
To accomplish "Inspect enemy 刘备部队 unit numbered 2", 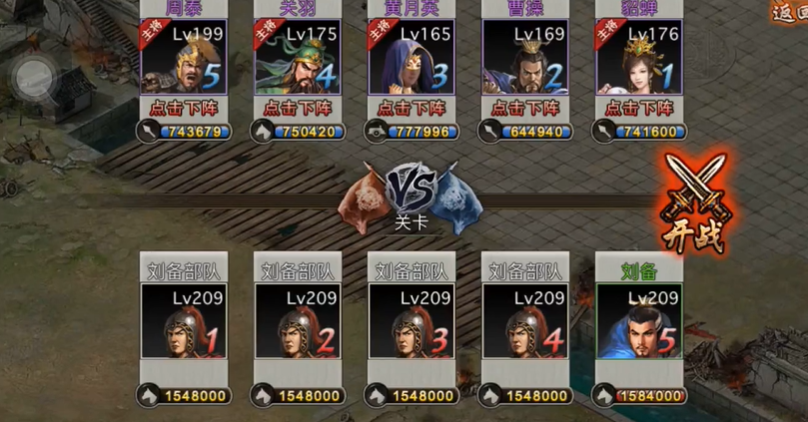I will (298, 322).
